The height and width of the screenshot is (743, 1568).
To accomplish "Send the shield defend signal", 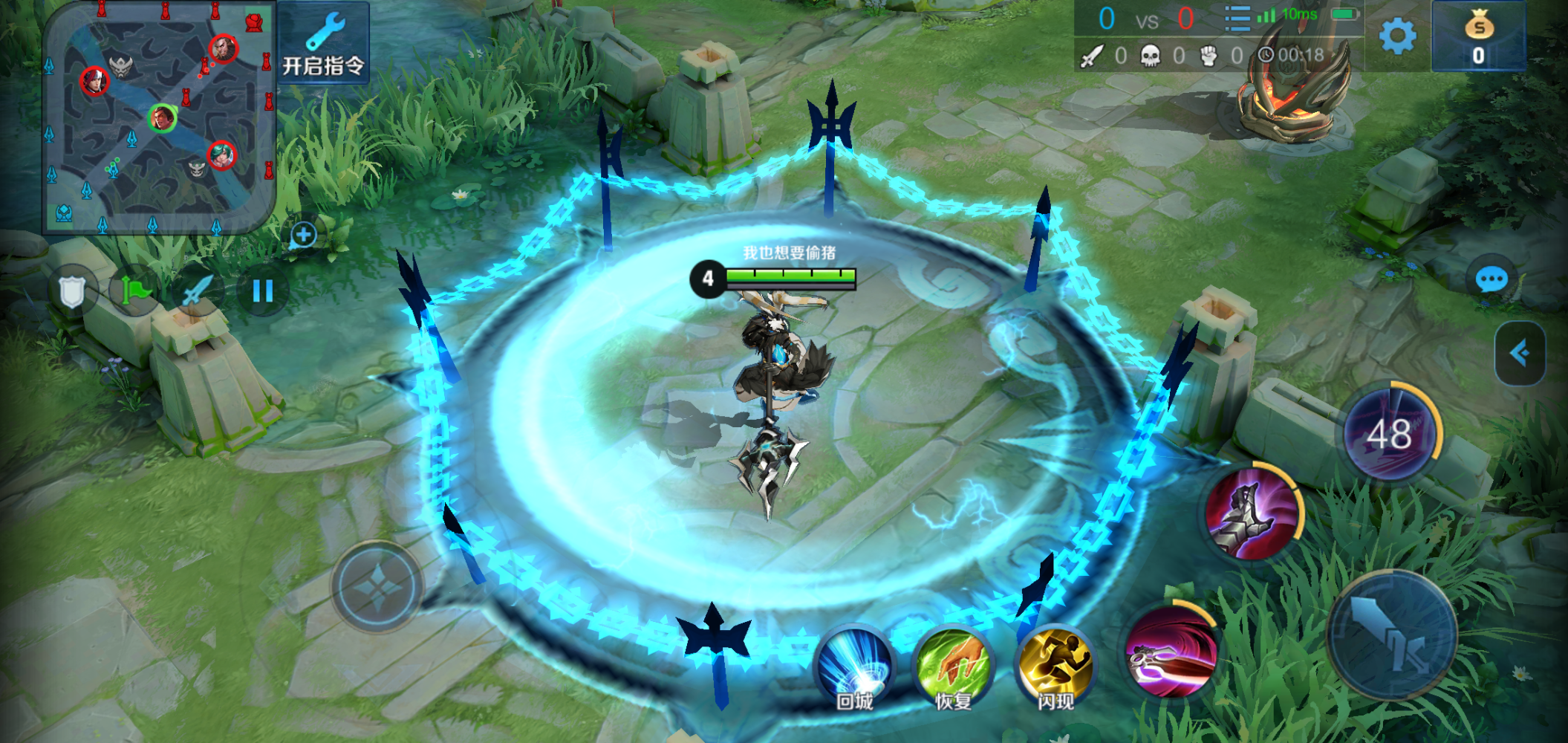I will pos(72,291).
